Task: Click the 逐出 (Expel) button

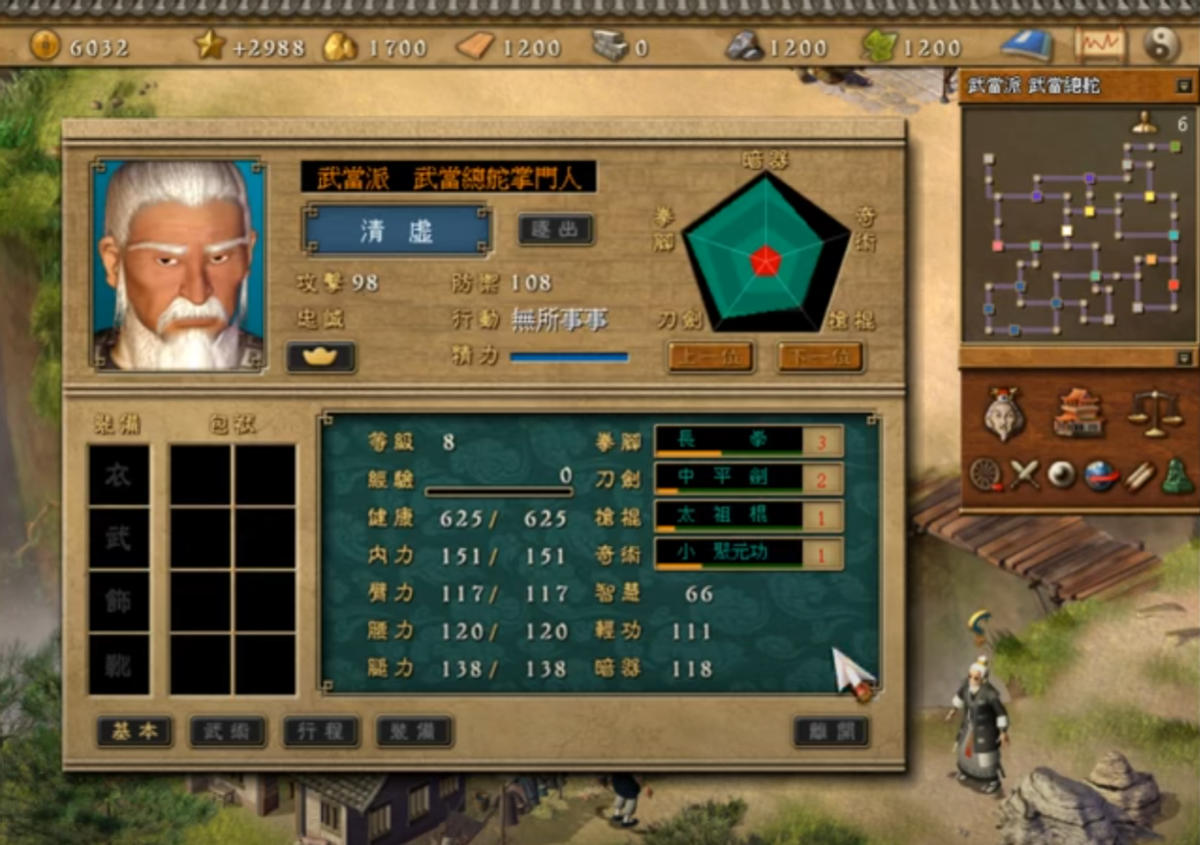Action: (x=556, y=229)
